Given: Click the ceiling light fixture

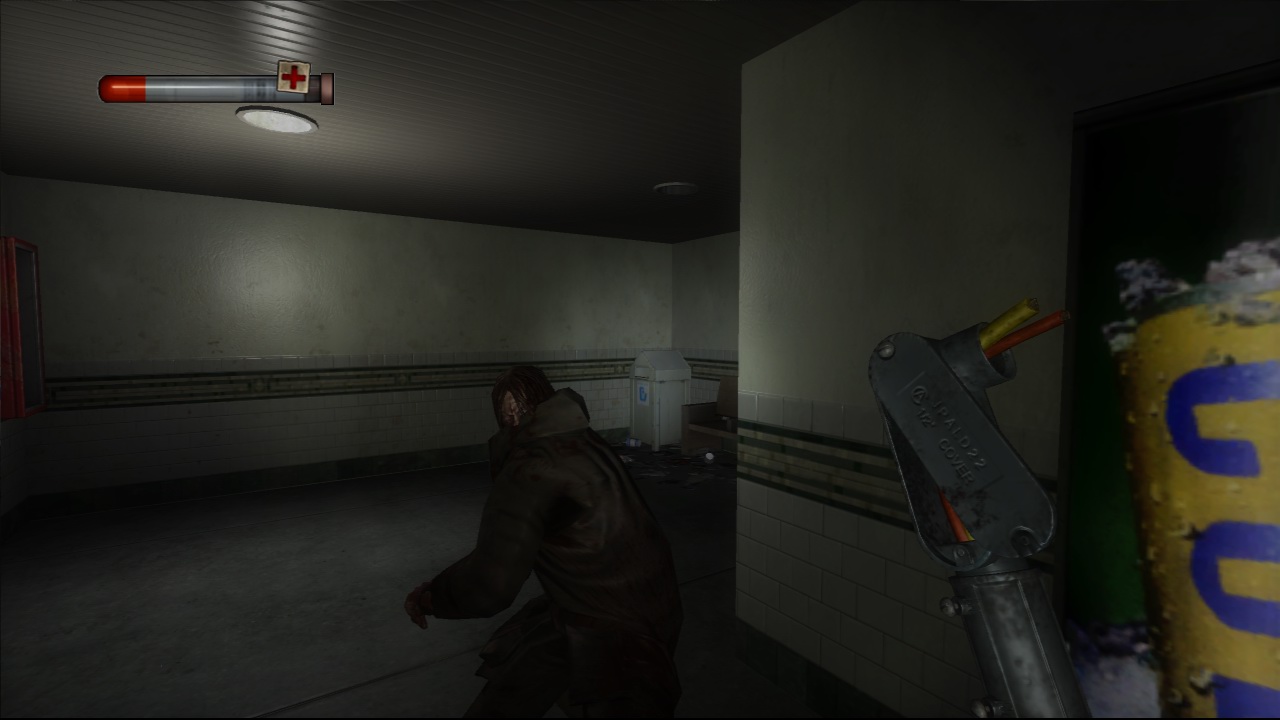Looking at the screenshot, I should pyautogui.click(x=276, y=121).
